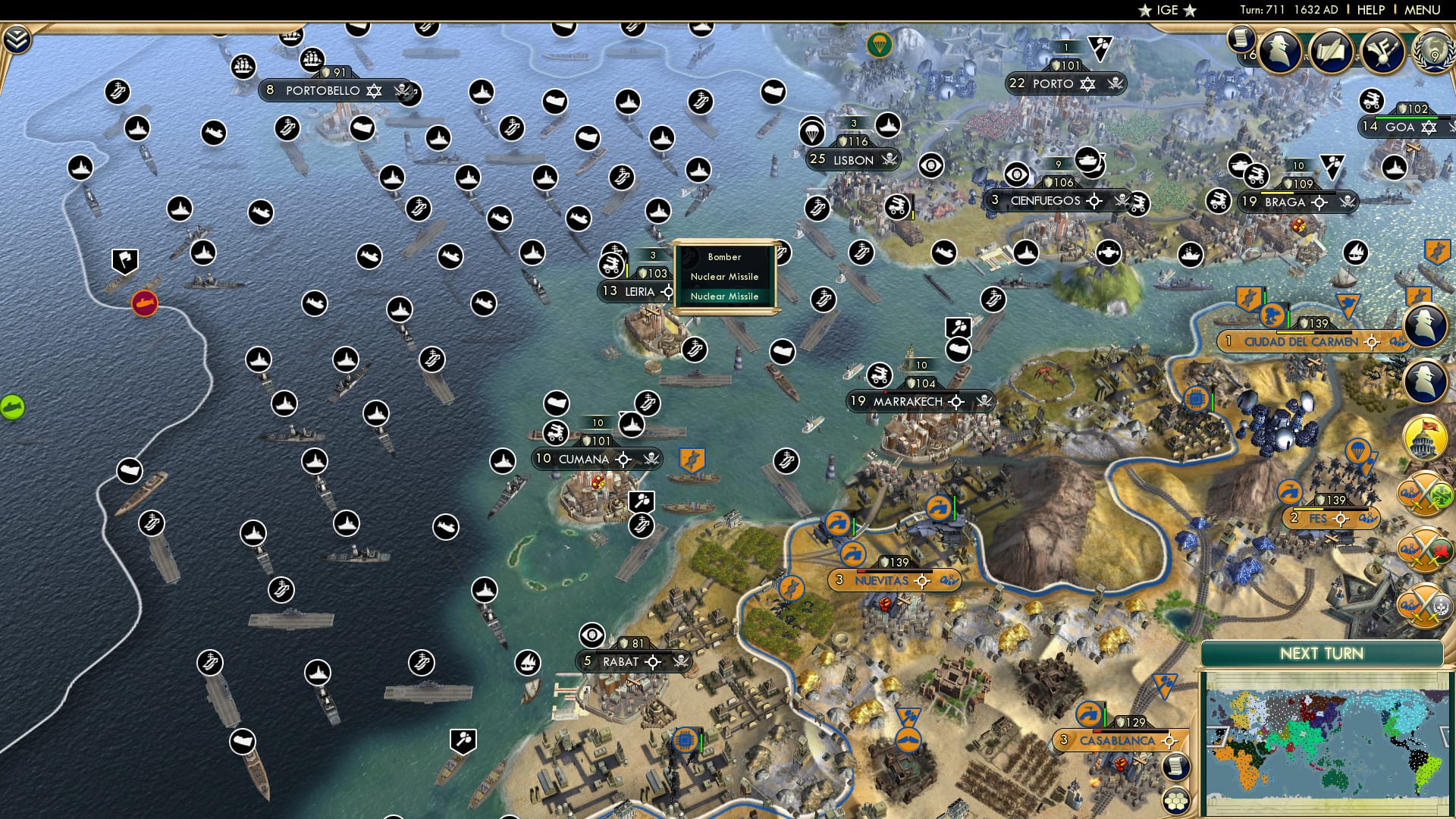Open the Culture overview paintbrush icon
The width and height of the screenshot is (1456, 819).
1383,50
